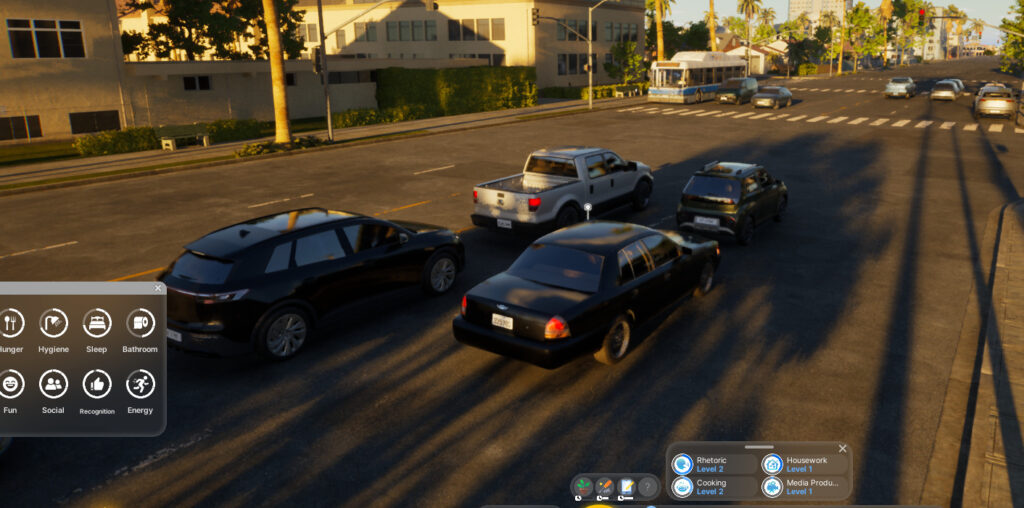Click the question mark button

[x=648, y=487]
